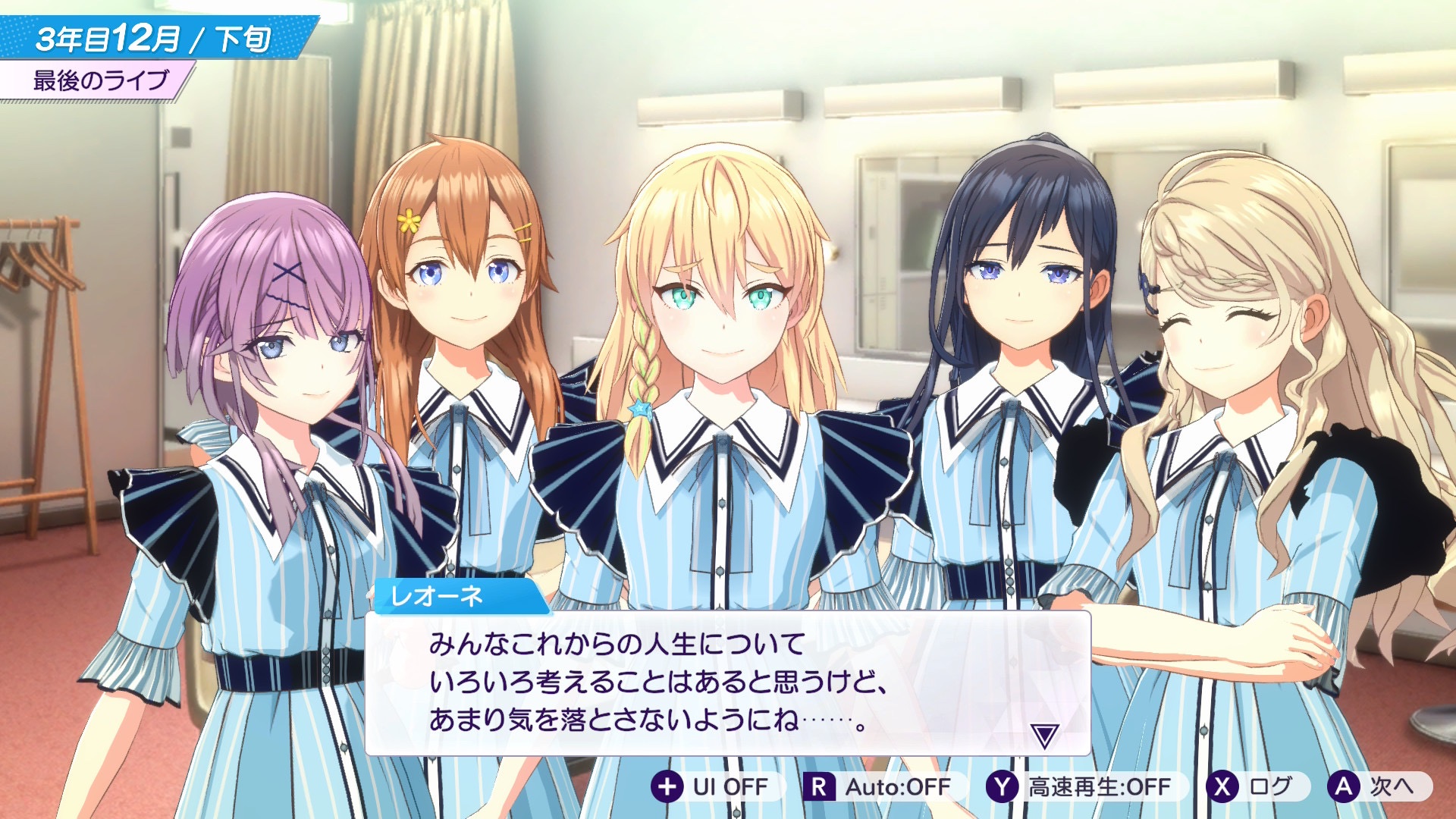Click the + button icon for UI OFF

pyautogui.click(x=667, y=787)
